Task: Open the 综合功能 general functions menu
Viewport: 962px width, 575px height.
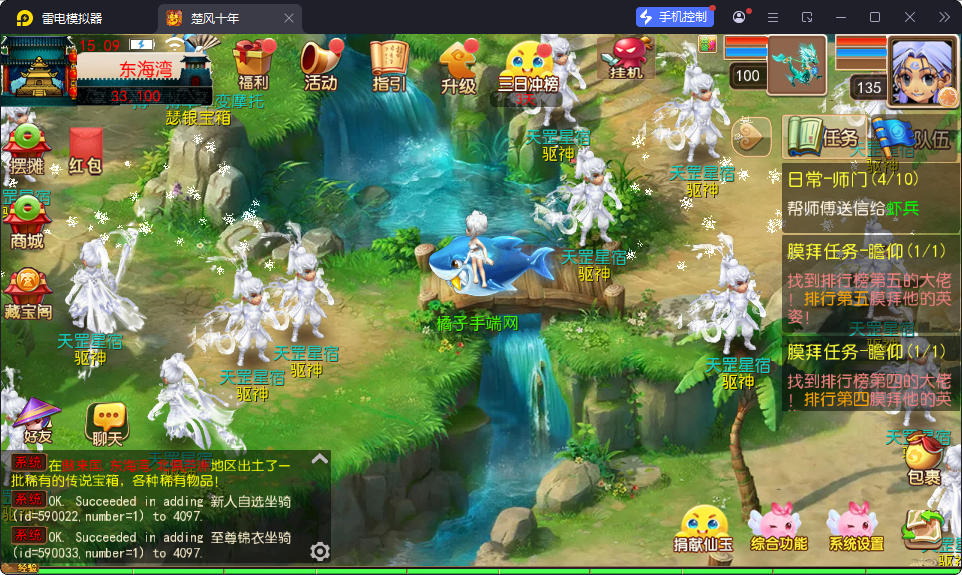Action: click(778, 529)
